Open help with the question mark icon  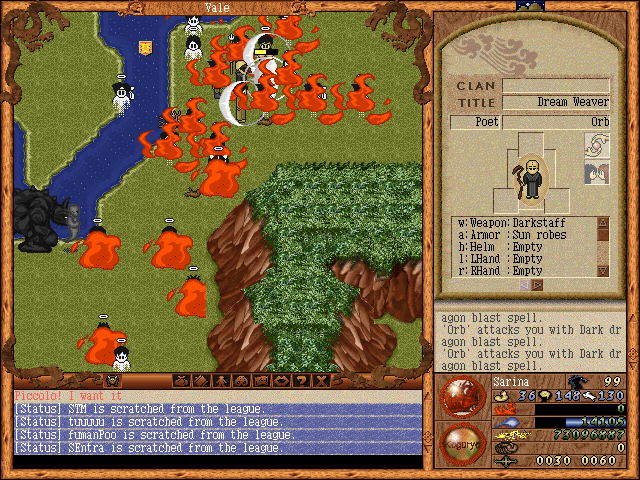point(302,381)
